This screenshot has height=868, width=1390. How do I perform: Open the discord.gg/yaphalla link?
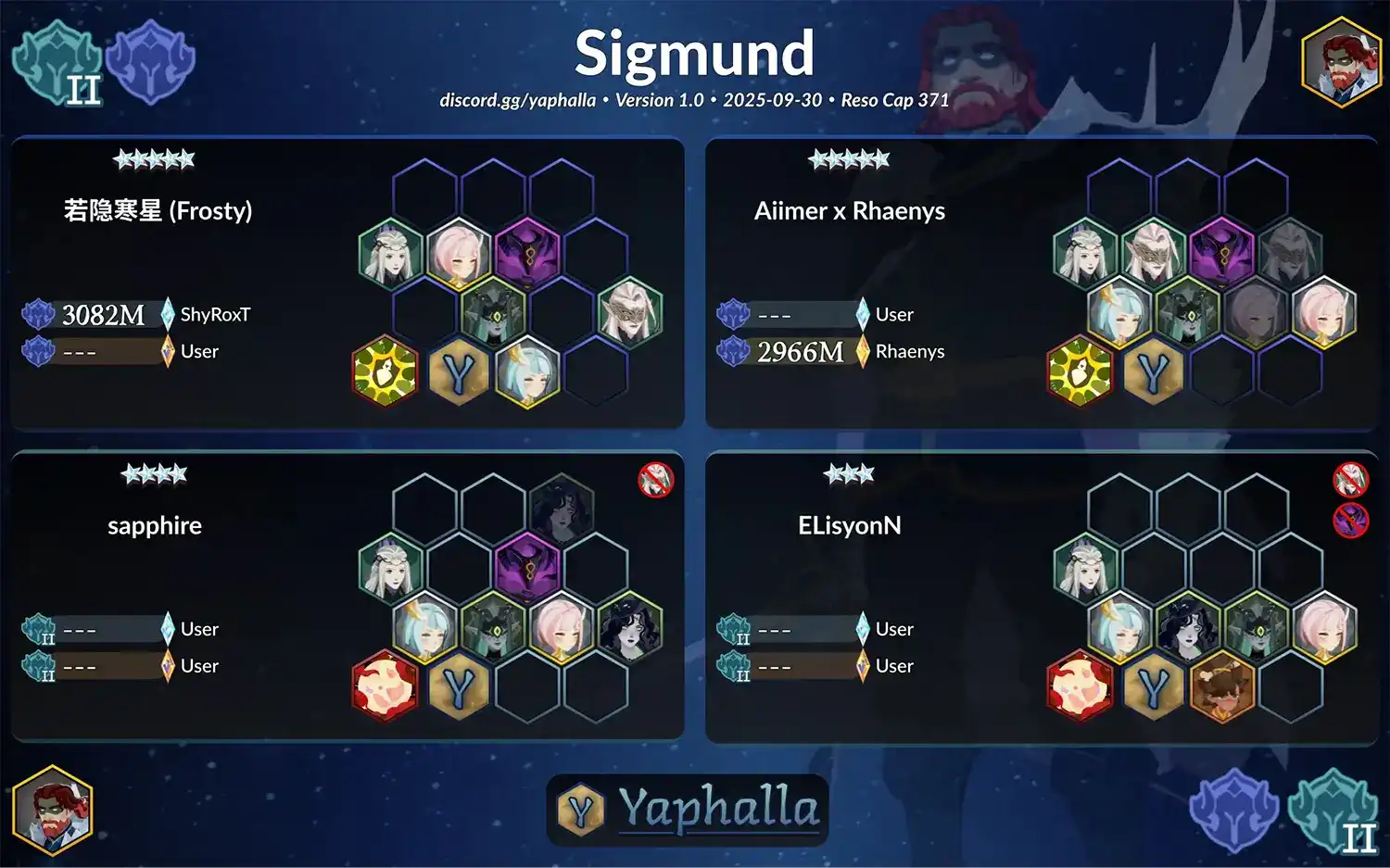pyautogui.click(x=517, y=100)
